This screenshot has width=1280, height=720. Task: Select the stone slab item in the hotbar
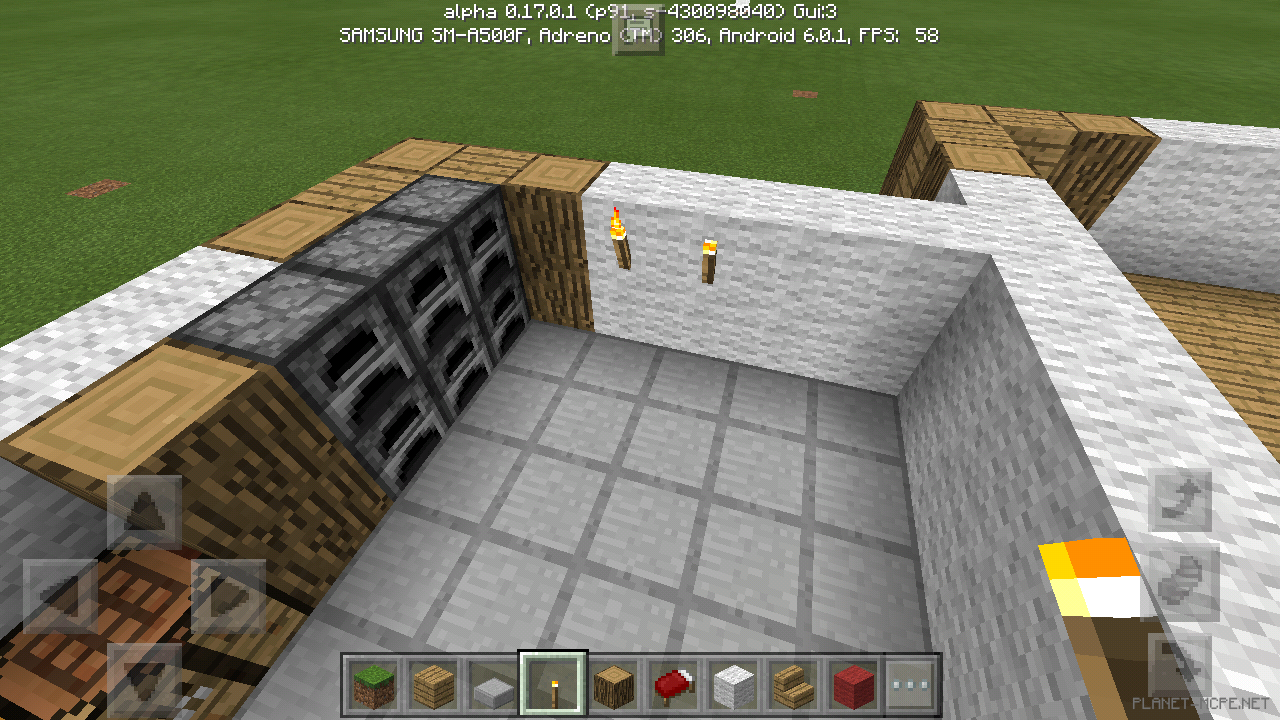pyautogui.click(x=495, y=685)
